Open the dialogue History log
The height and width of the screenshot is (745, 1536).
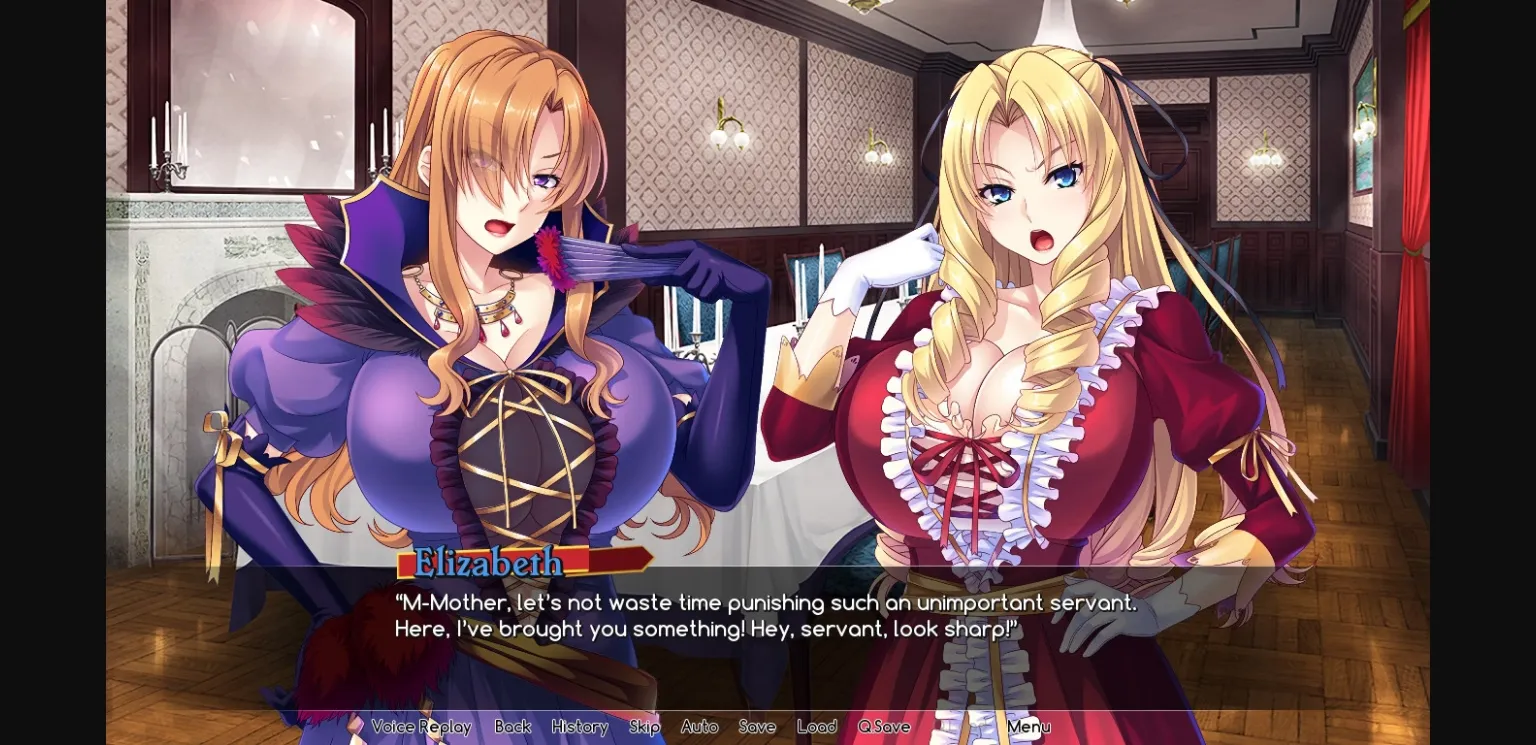[579, 727]
